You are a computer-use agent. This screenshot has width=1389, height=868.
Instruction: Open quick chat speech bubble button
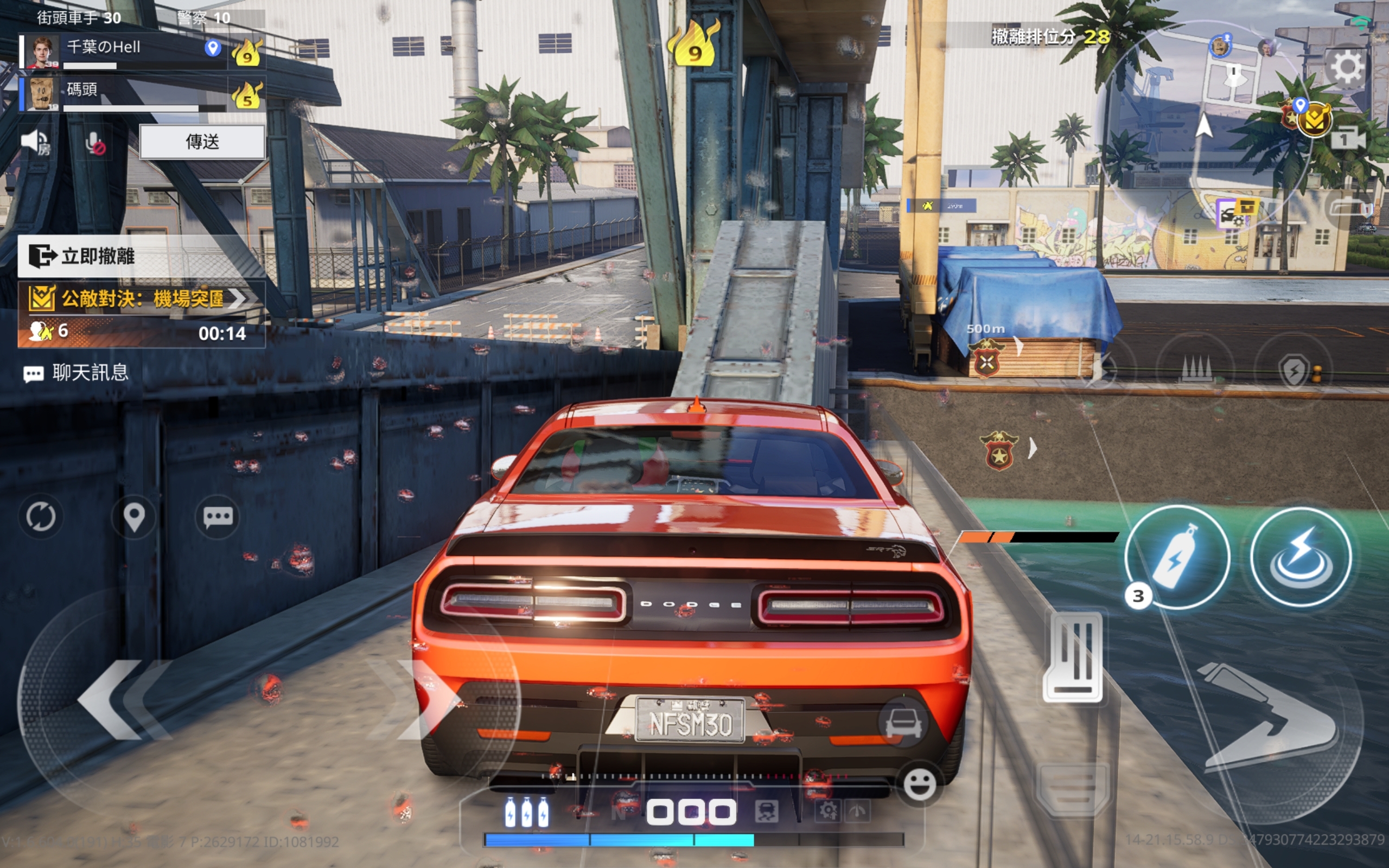coord(218,516)
